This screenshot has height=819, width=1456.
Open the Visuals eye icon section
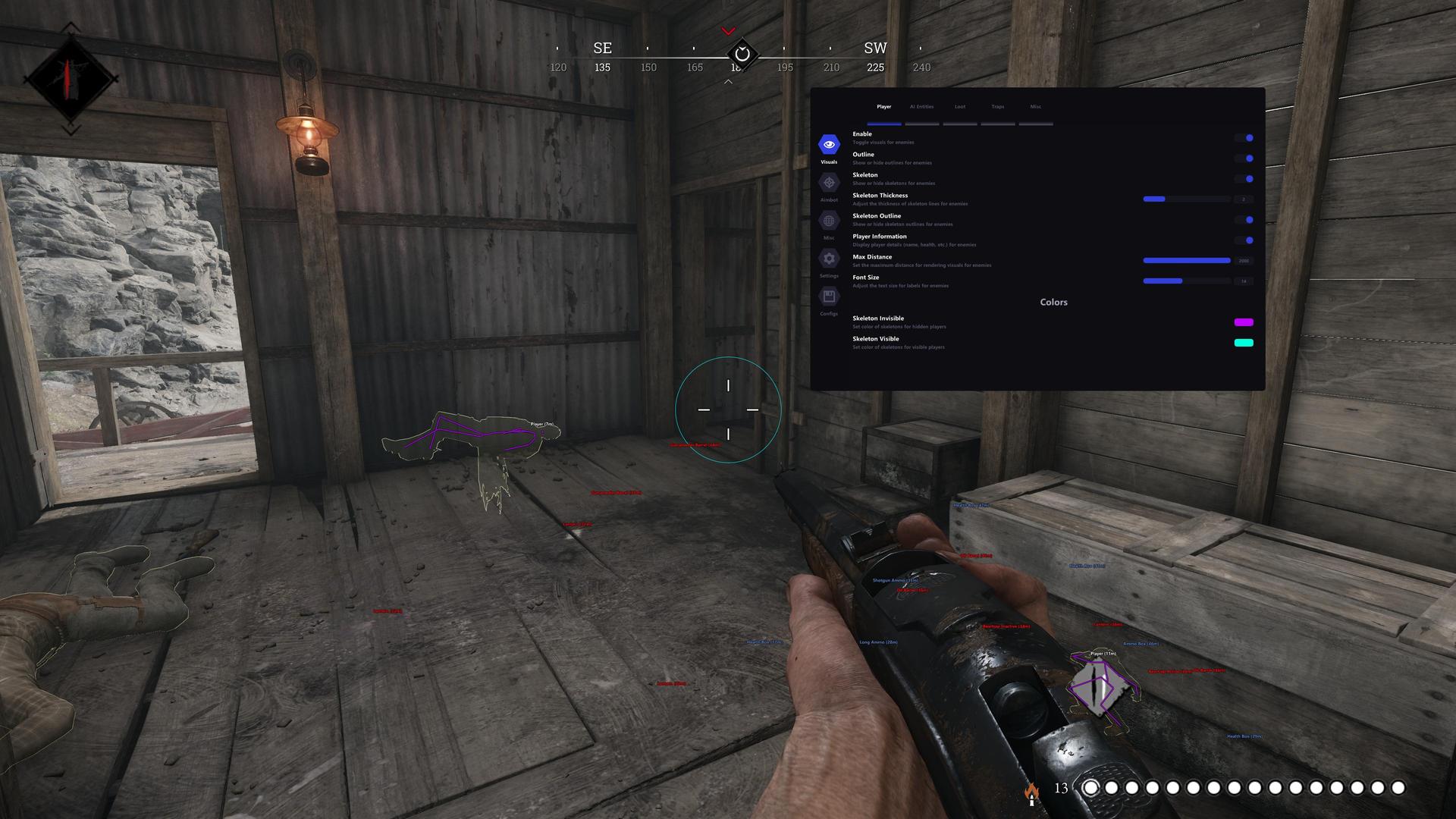click(829, 144)
